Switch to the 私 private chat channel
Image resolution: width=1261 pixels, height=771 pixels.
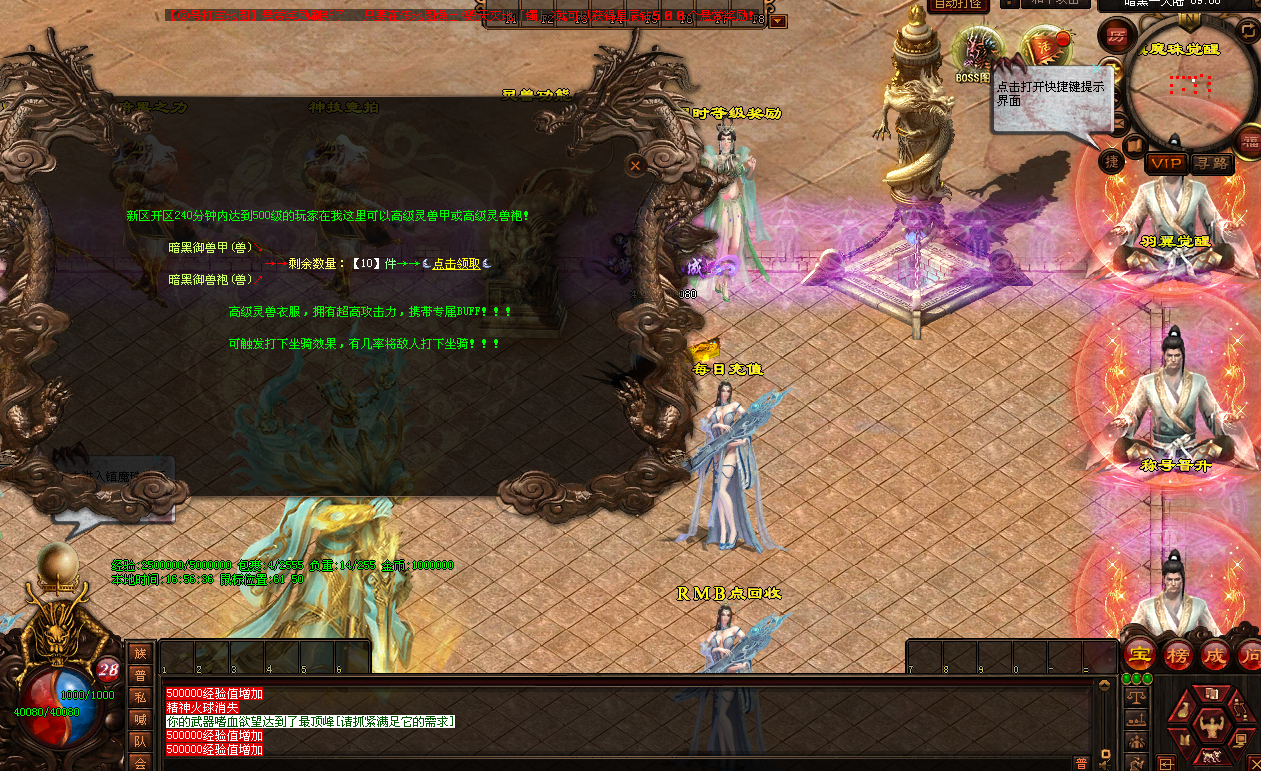[141, 698]
